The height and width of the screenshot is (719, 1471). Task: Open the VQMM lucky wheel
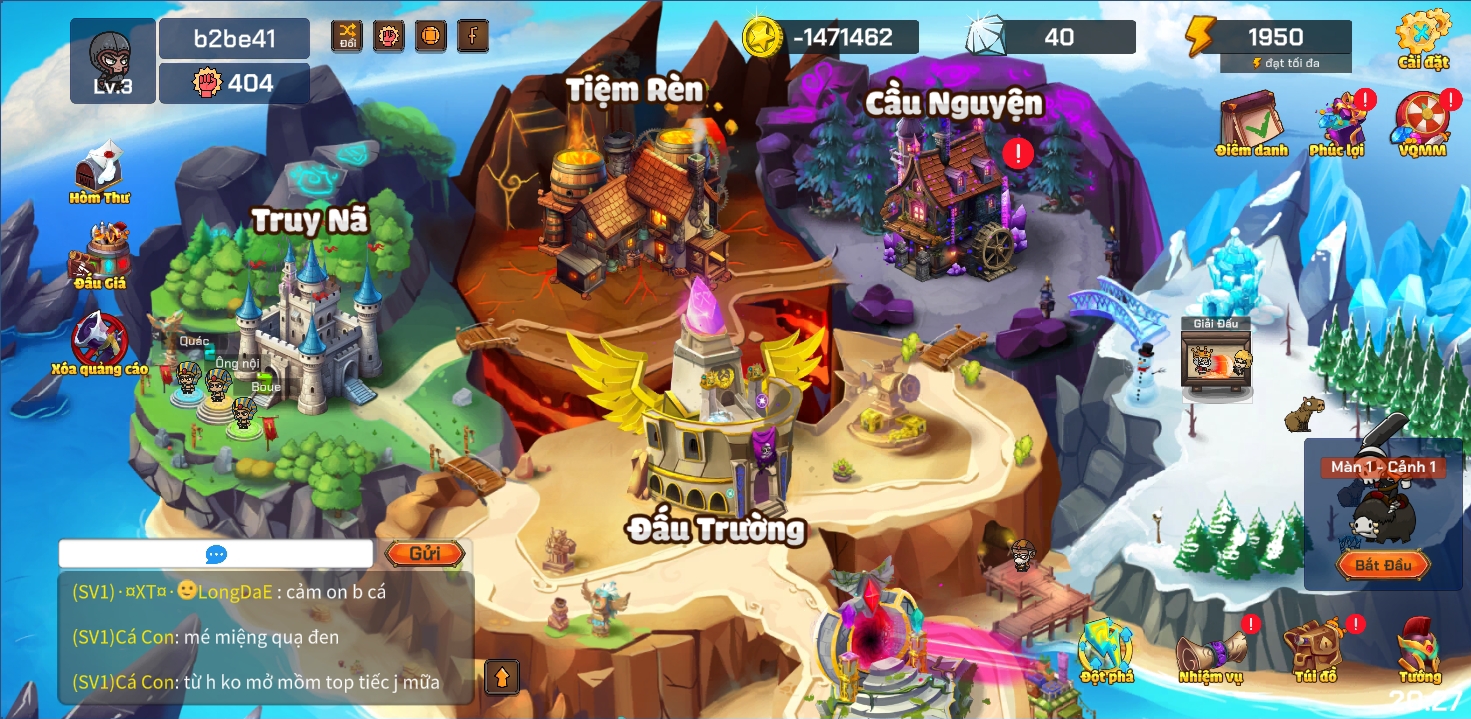click(x=1422, y=122)
